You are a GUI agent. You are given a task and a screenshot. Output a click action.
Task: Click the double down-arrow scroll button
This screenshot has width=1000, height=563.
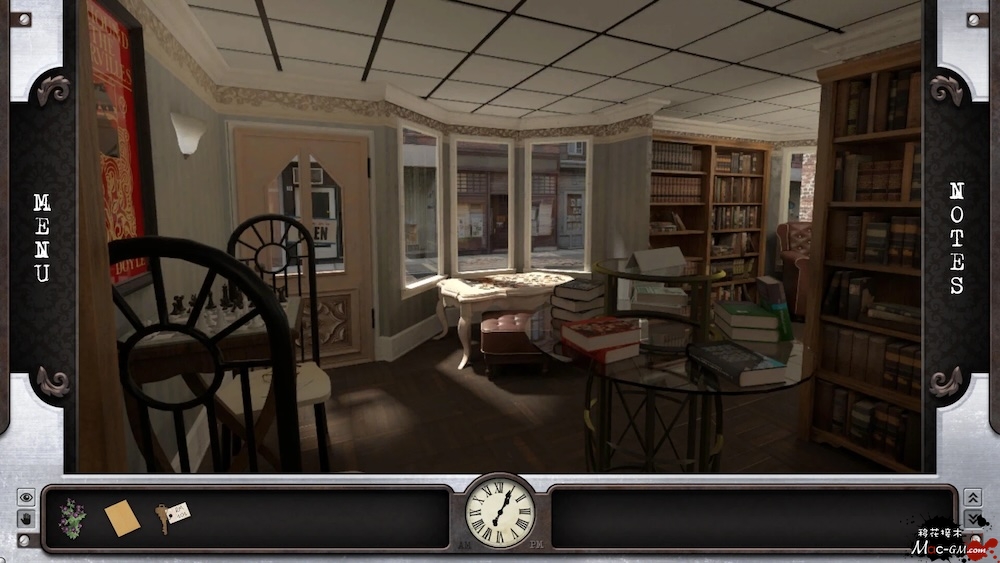point(972,518)
